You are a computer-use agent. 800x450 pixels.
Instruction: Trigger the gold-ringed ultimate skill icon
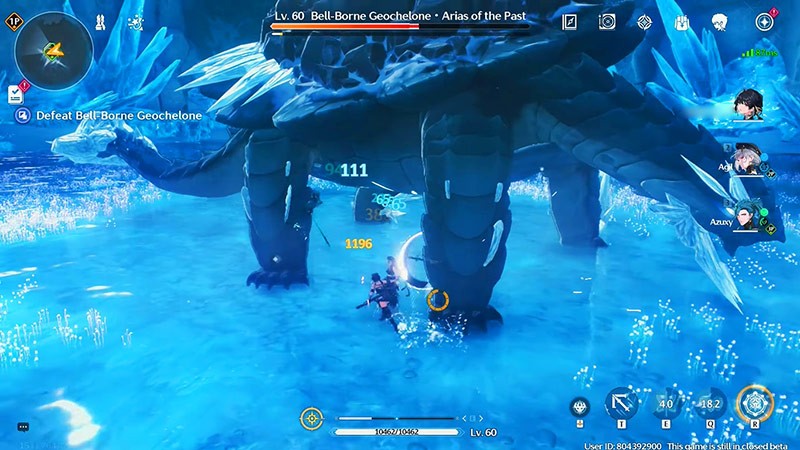[754, 404]
